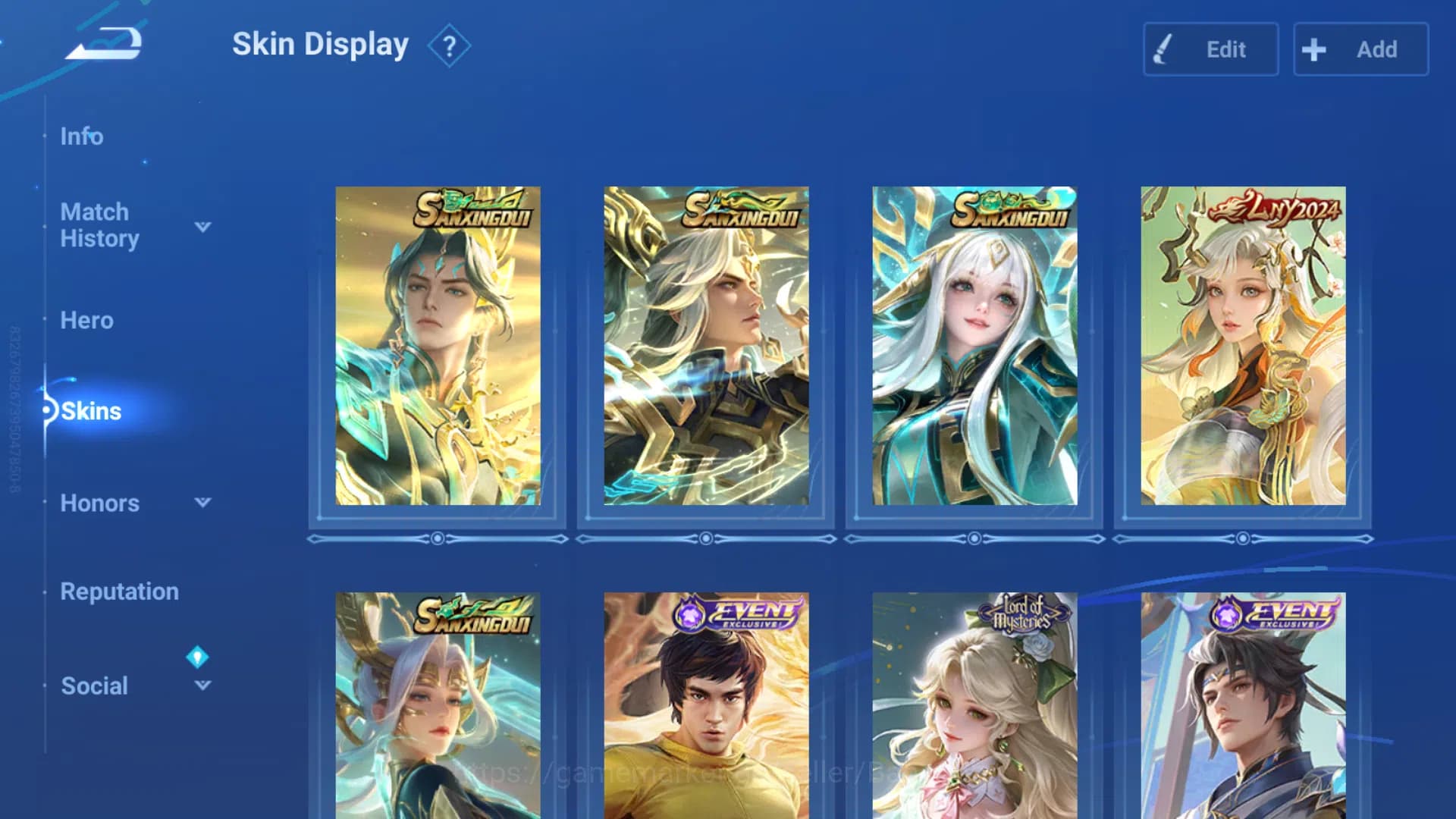
Task: Click the plus icon on the Add button
Action: 1313,49
